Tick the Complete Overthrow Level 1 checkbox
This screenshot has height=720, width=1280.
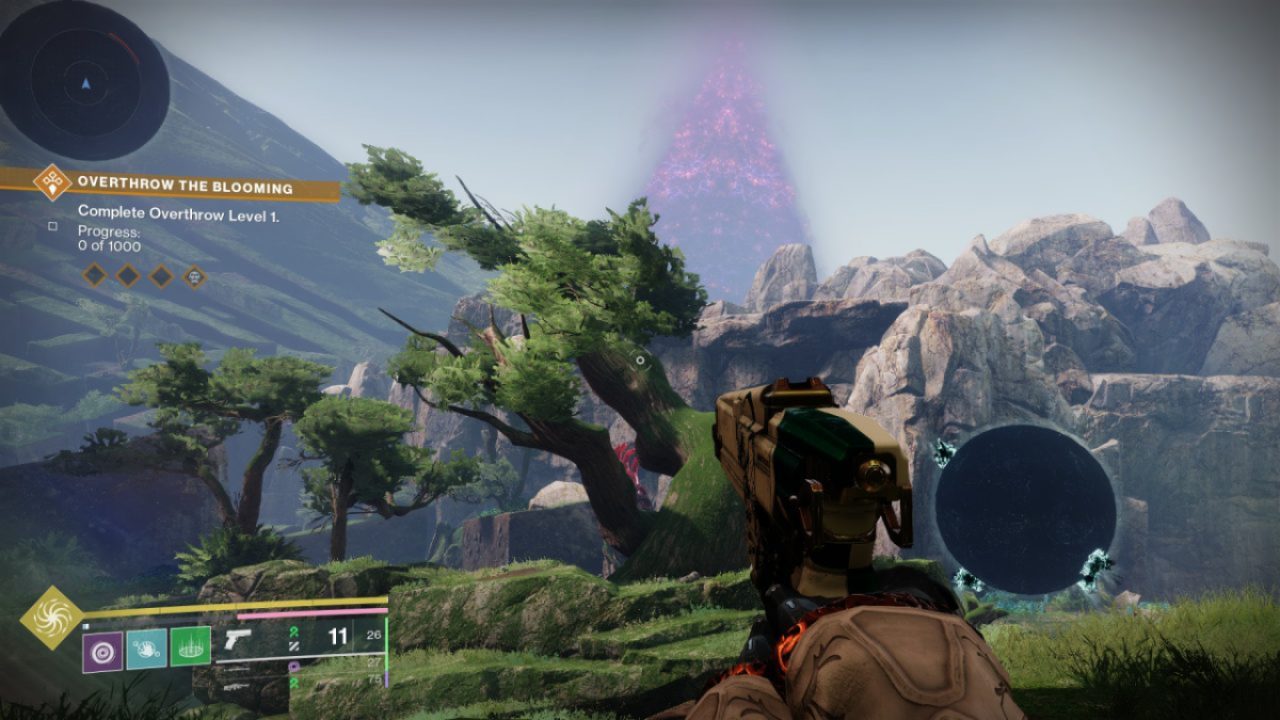point(53,227)
